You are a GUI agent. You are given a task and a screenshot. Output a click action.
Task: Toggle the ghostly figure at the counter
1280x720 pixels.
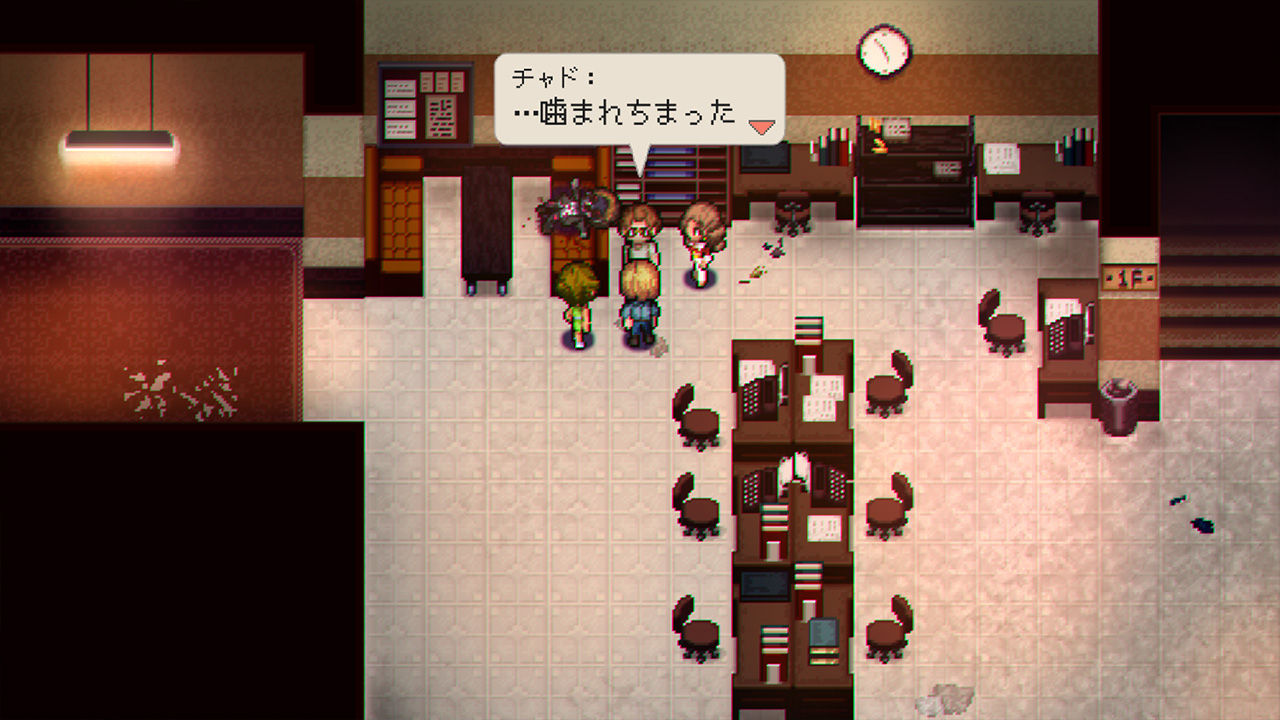575,210
